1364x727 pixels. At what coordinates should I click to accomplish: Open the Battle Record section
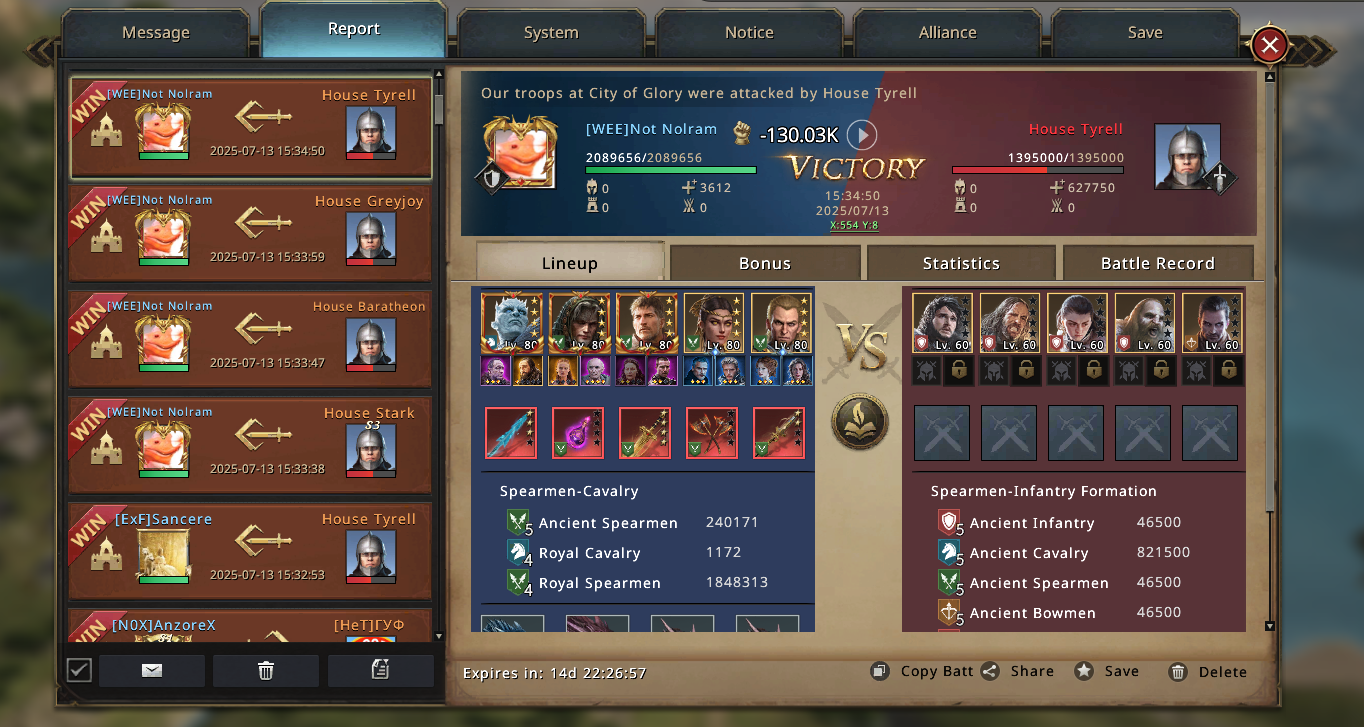[1157, 263]
